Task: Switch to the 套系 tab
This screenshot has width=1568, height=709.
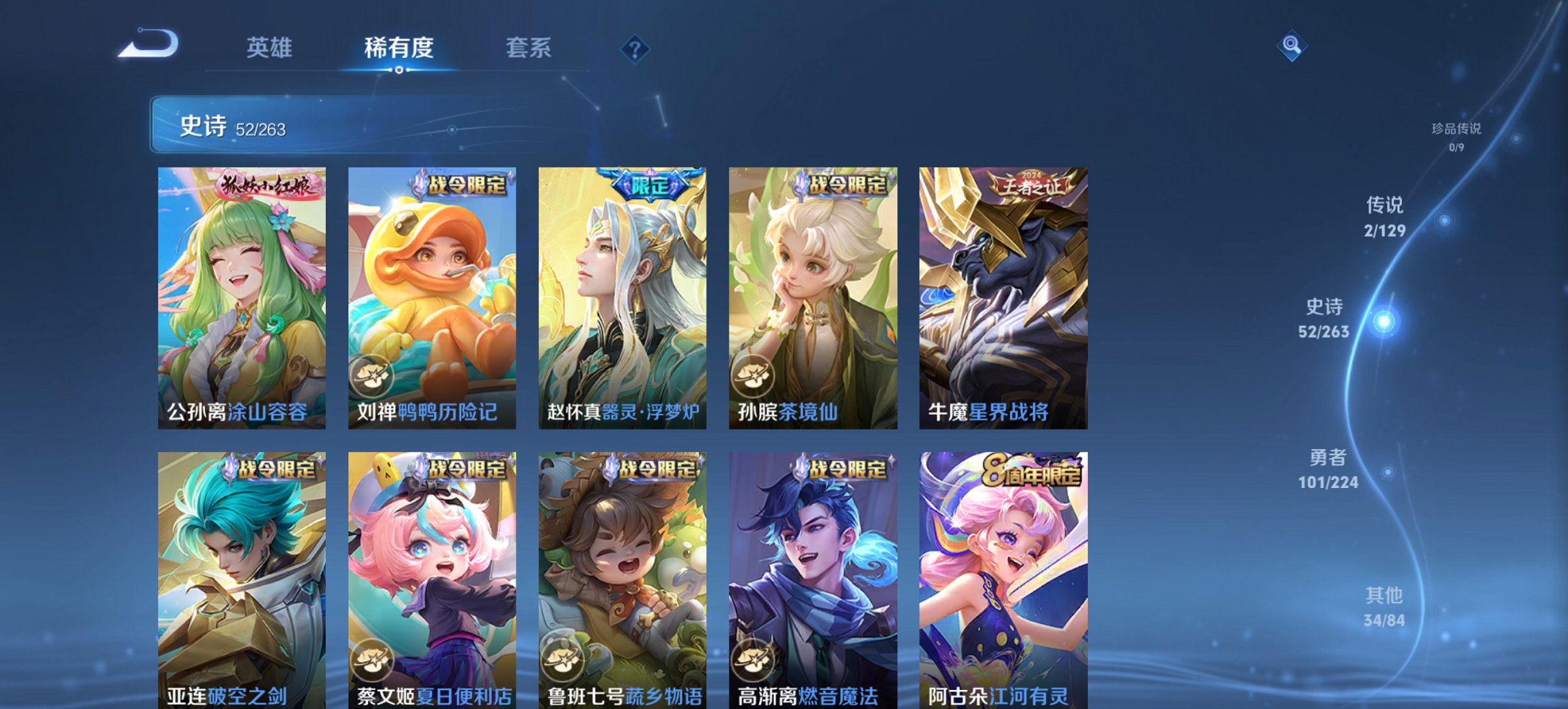Action: tap(528, 48)
